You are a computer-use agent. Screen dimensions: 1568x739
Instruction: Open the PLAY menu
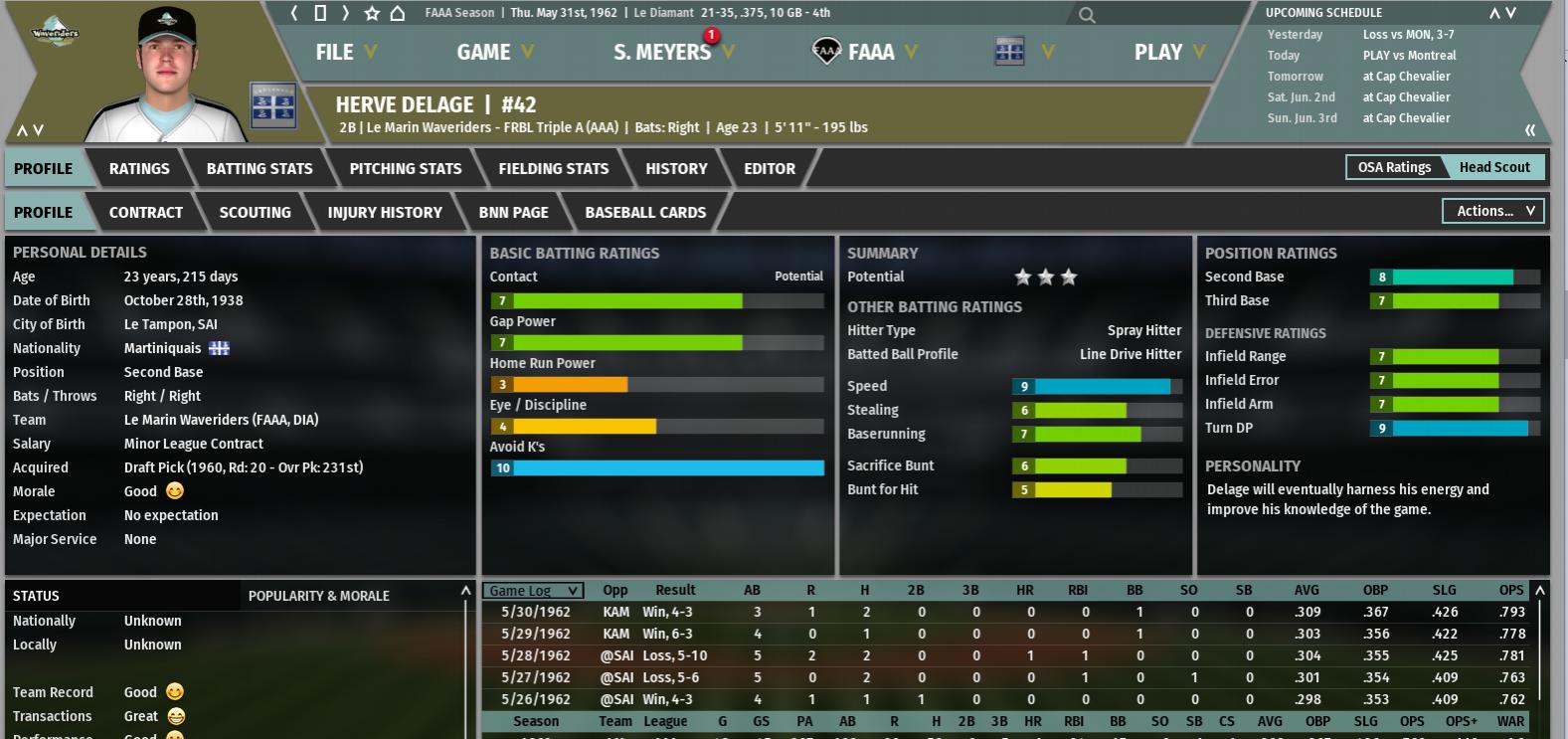(x=1168, y=52)
